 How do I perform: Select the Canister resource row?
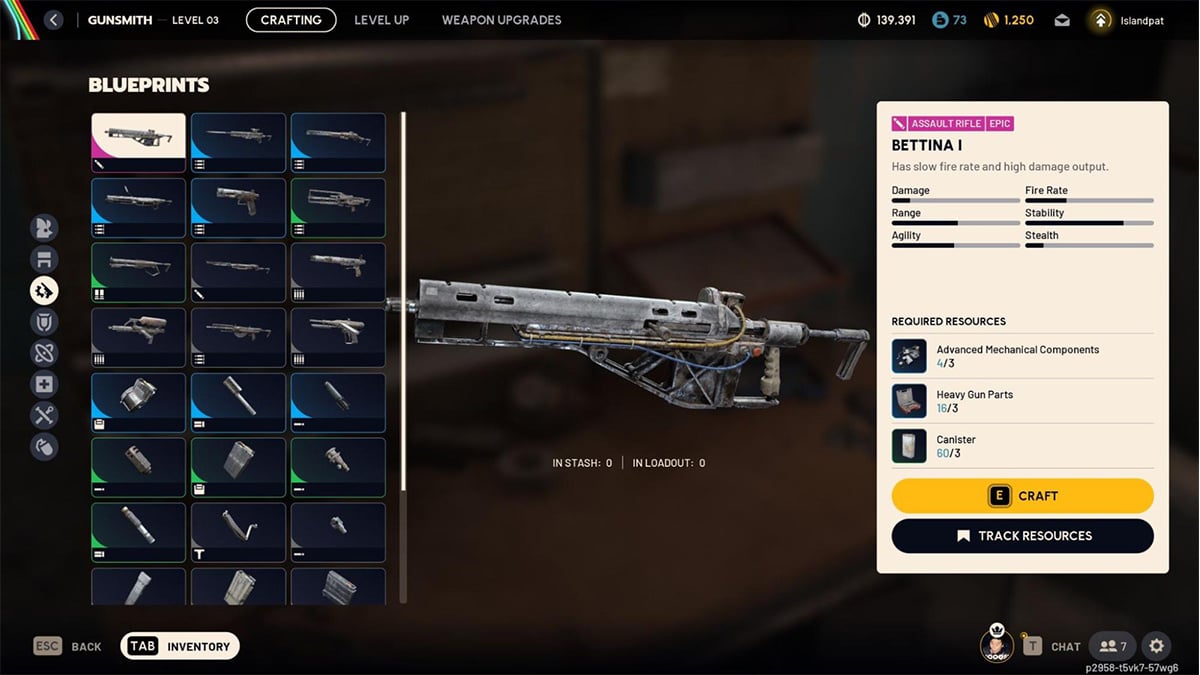coord(1022,446)
